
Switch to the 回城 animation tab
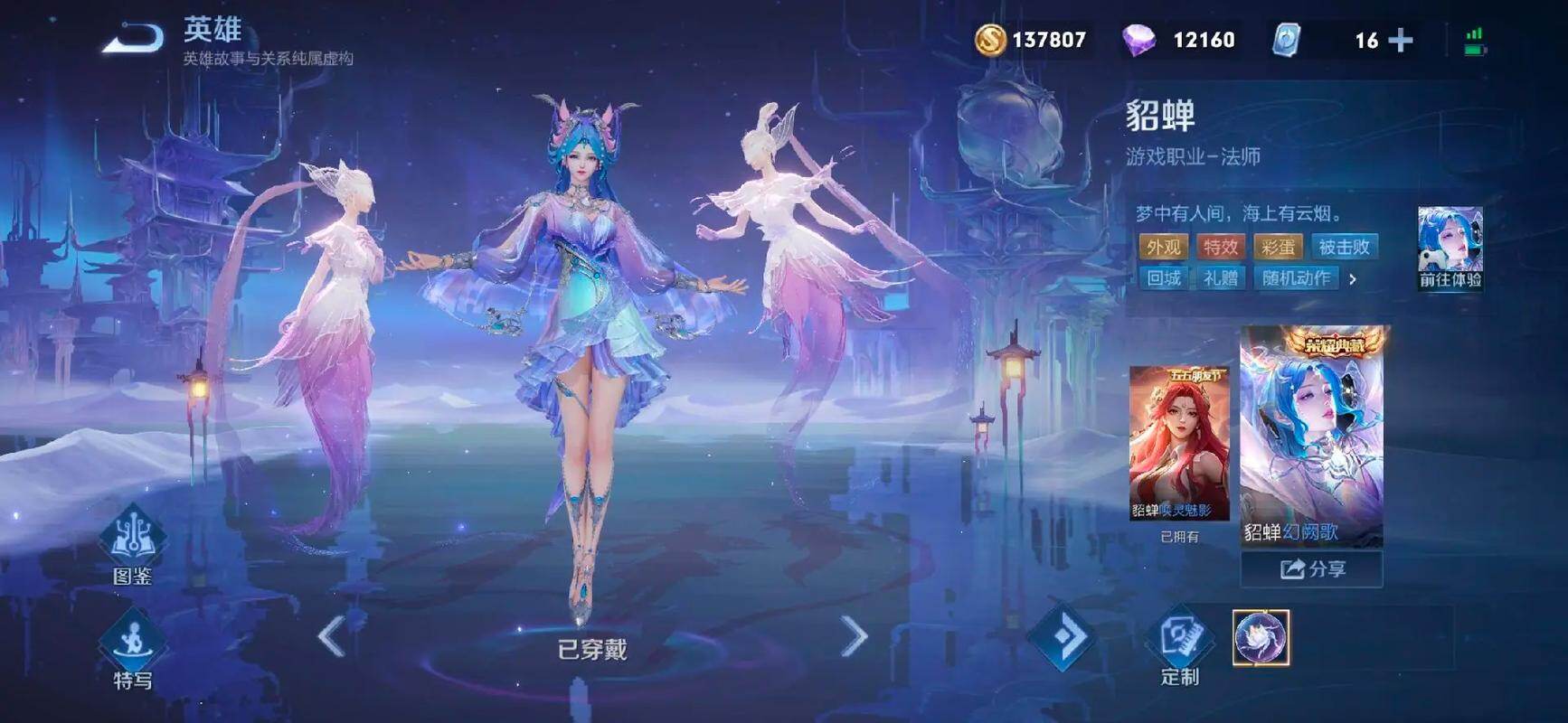[1164, 279]
